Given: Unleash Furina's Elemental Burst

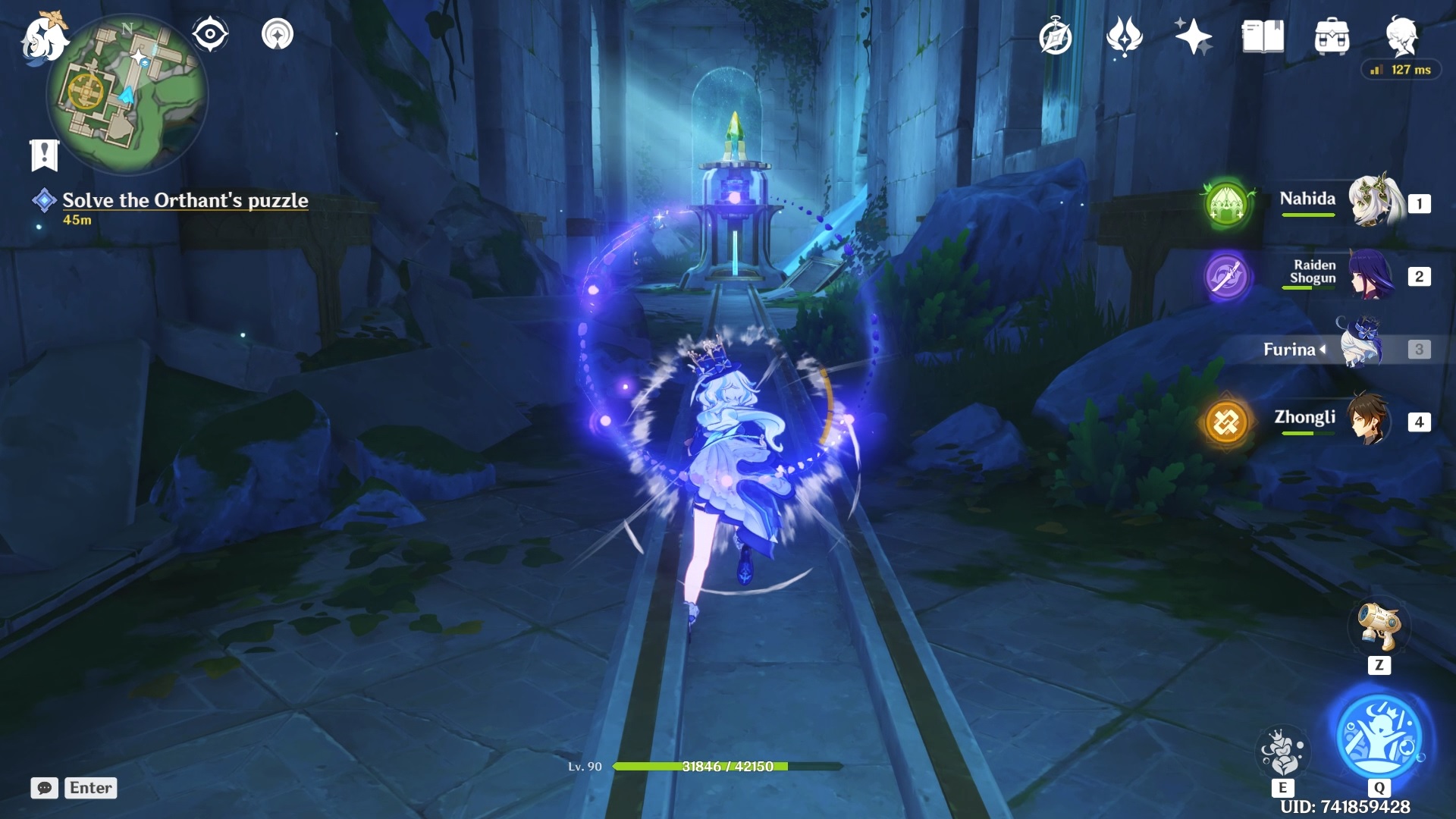Looking at the screenshot, I should 1379,737.
